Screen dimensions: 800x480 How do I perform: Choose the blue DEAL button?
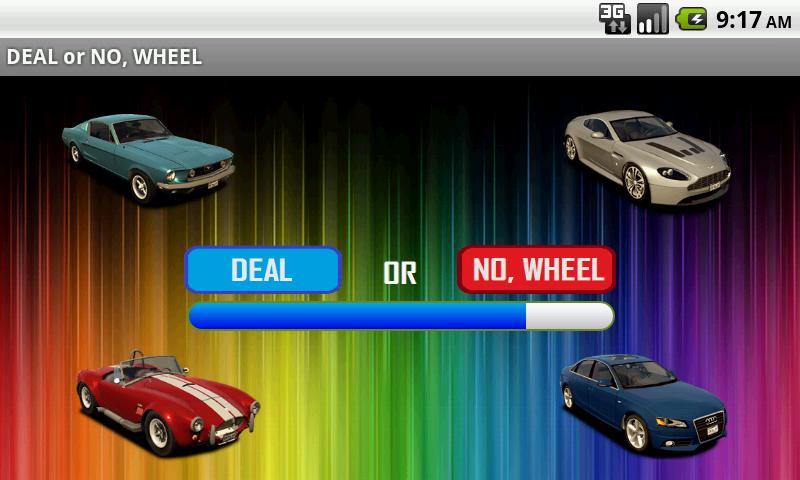pyautogui.click(x=263, y=270)
